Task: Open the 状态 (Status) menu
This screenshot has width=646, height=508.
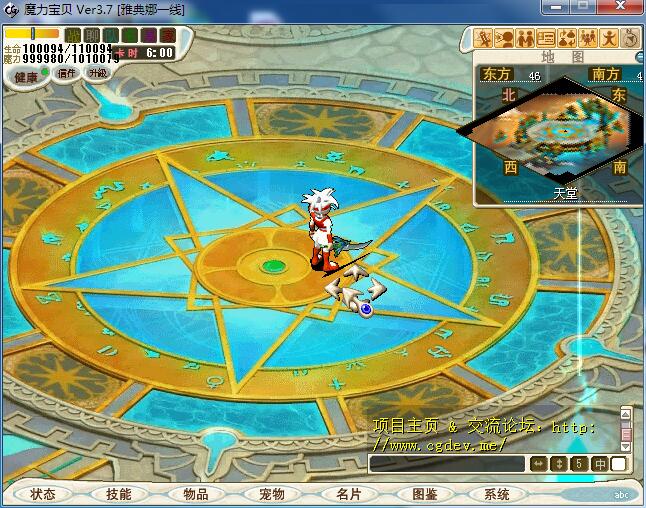Action: [x=43, y=494]
